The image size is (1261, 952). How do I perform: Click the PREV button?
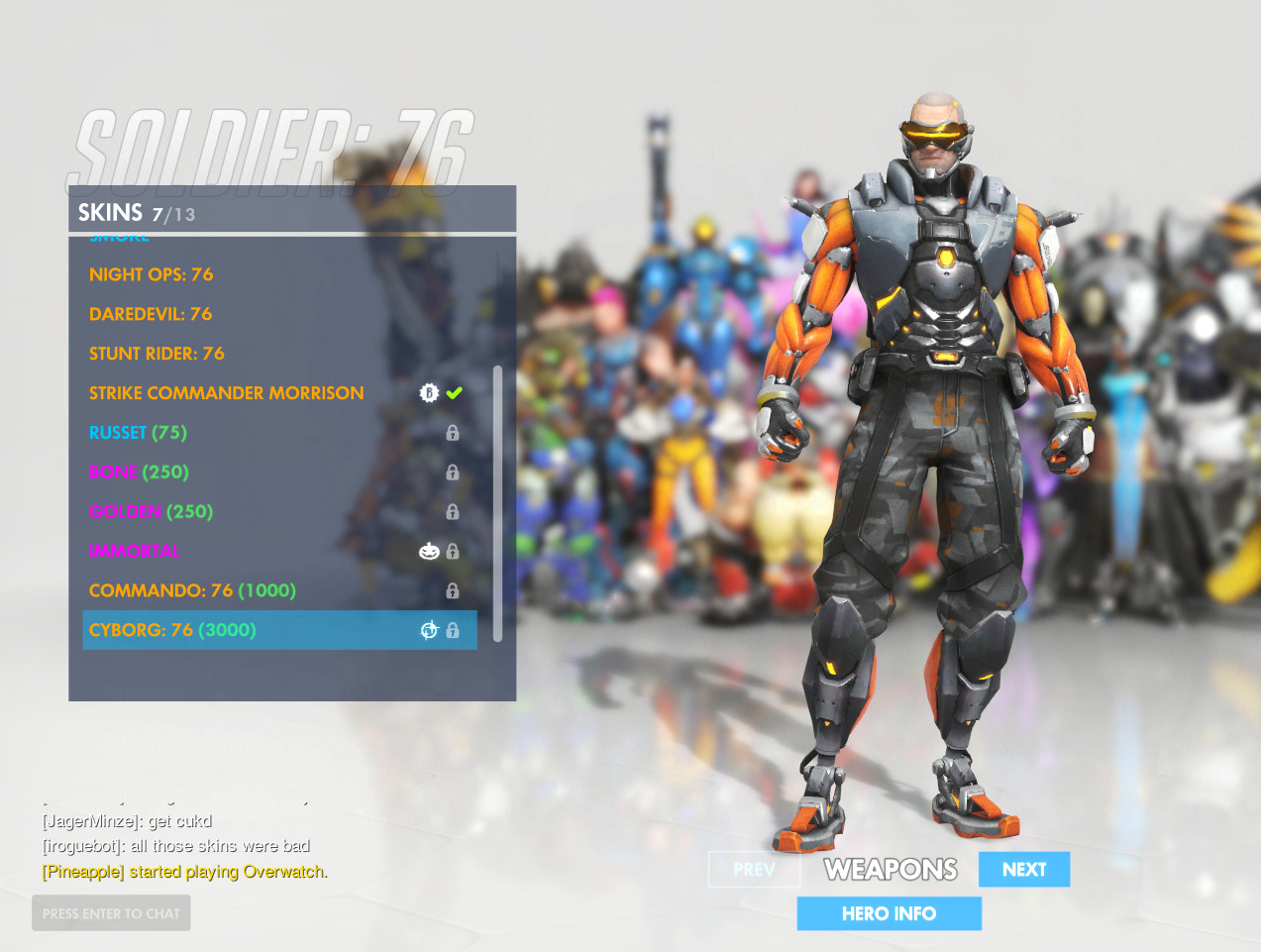tap(754, 870)
